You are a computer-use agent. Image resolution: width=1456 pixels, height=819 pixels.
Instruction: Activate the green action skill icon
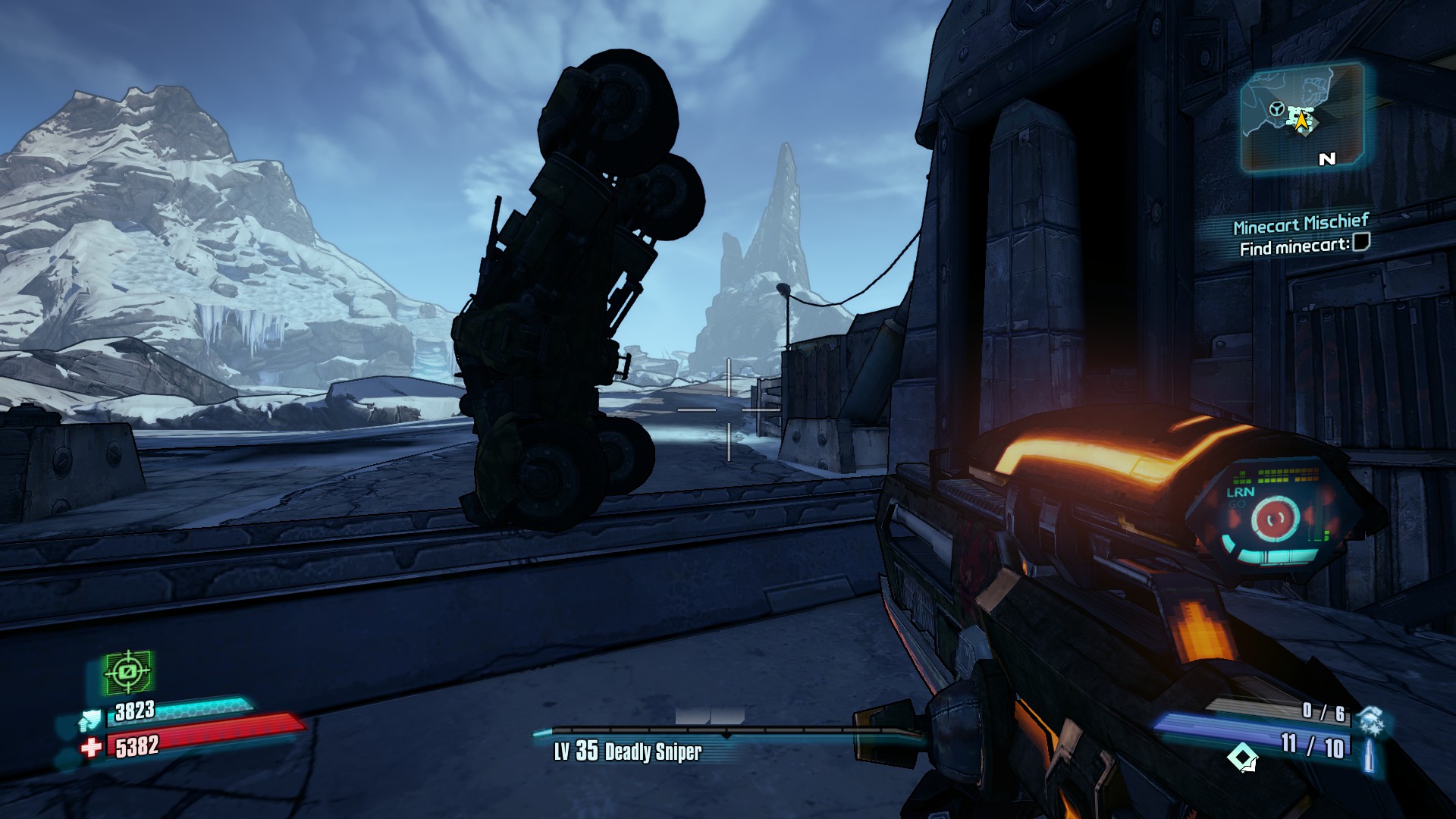pos(127,672)
